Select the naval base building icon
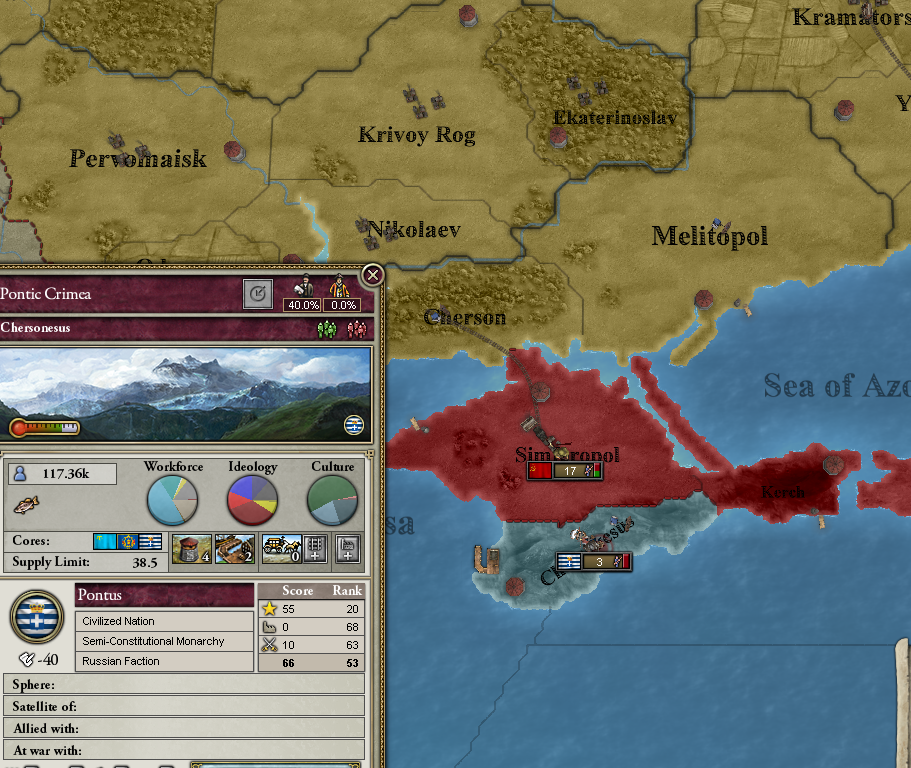This screenshot has height=768, width=911. (x=234, y=549)
